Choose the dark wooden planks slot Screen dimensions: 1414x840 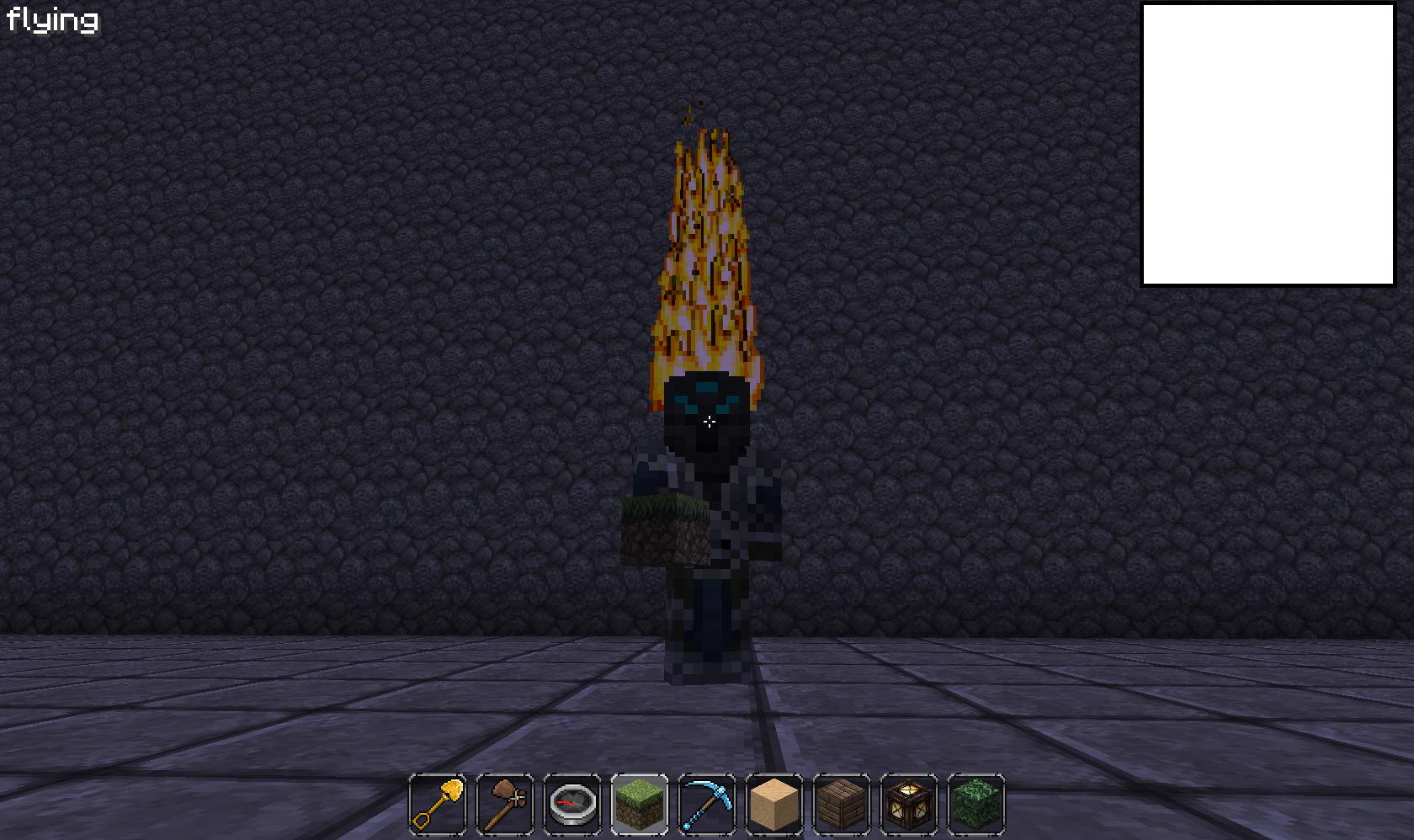(842, 804)
